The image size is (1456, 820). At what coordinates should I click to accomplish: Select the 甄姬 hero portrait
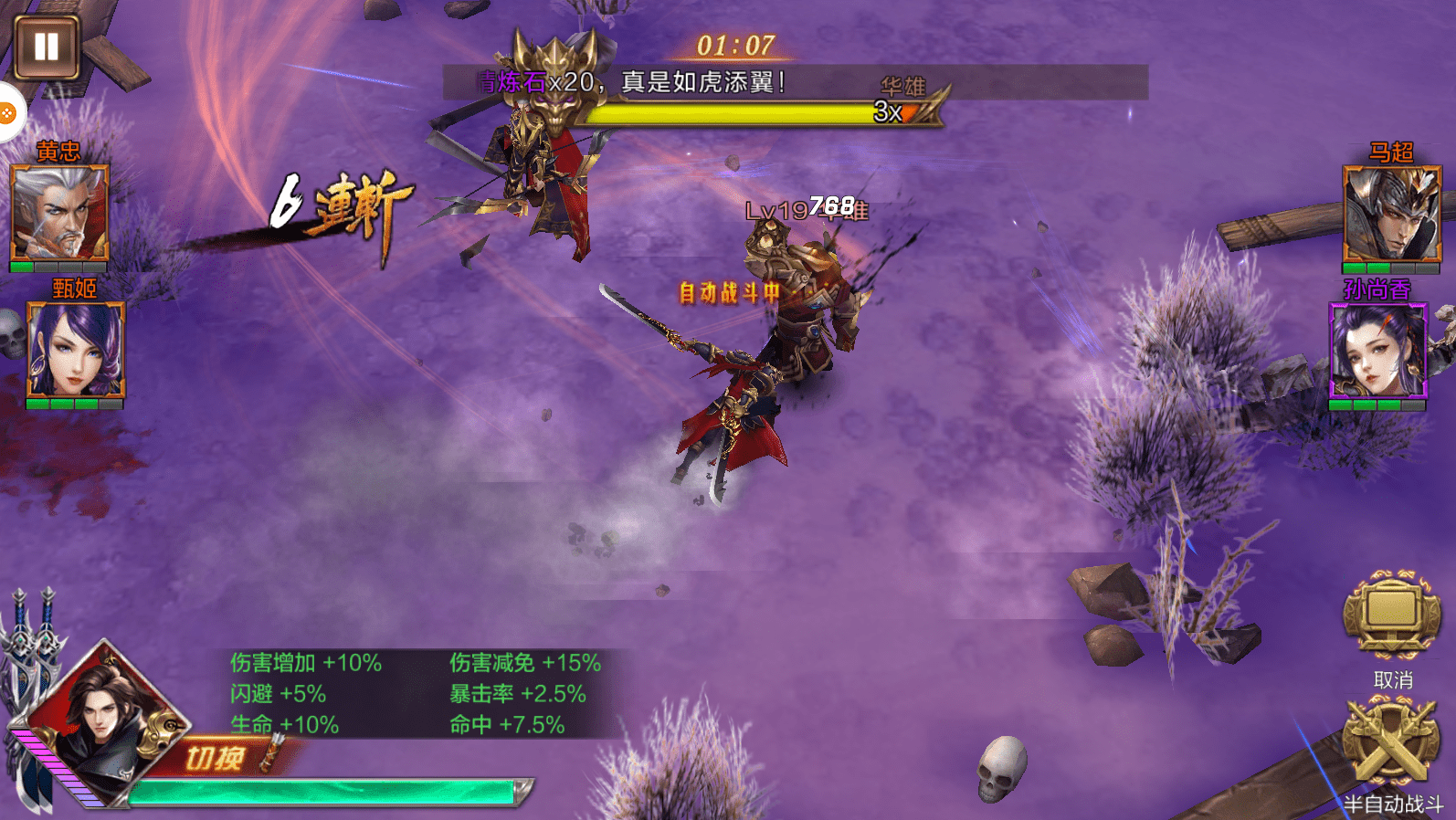coord(75,351)
